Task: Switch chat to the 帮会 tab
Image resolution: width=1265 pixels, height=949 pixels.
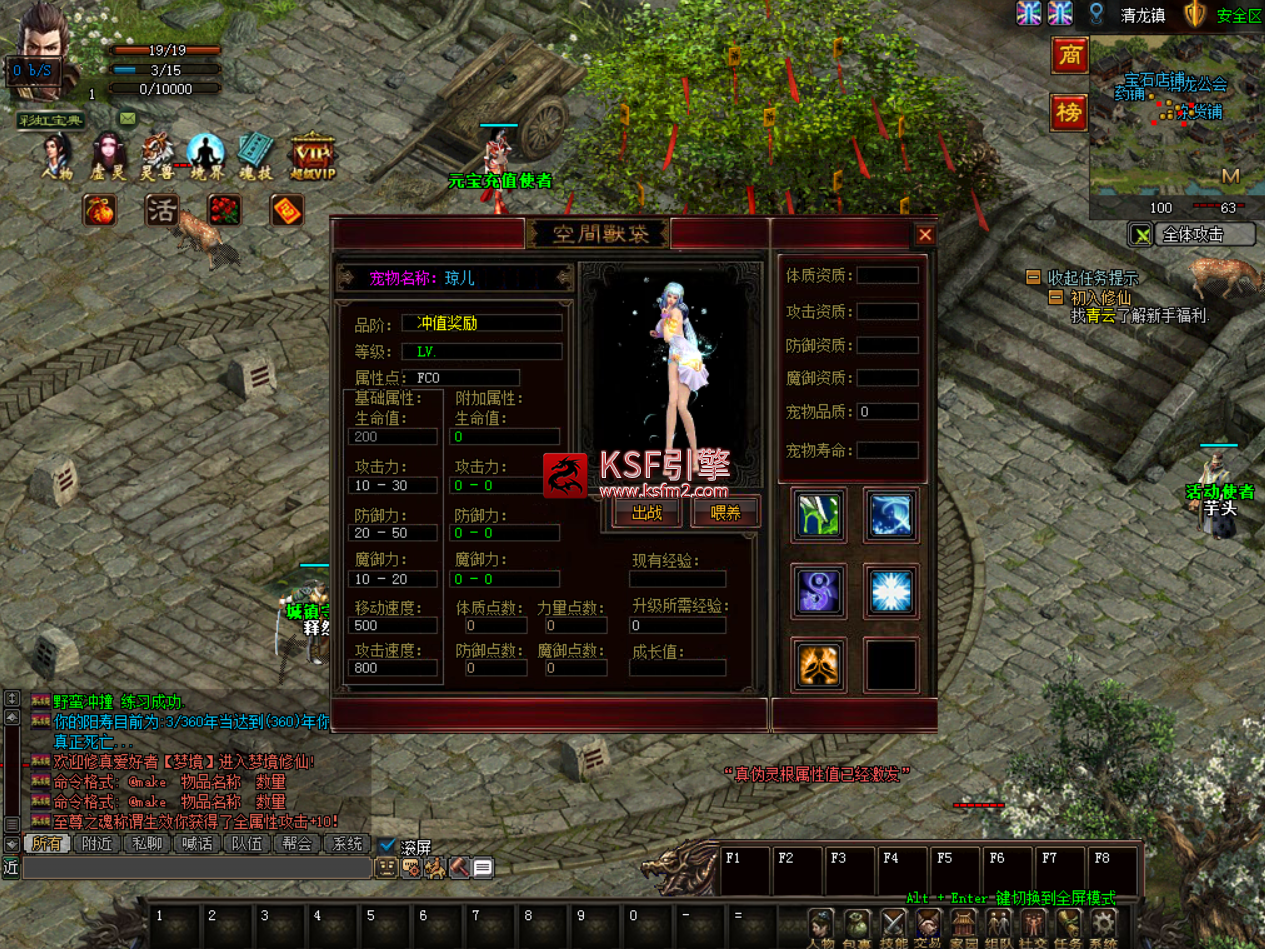Action: (x=297, y=844)
